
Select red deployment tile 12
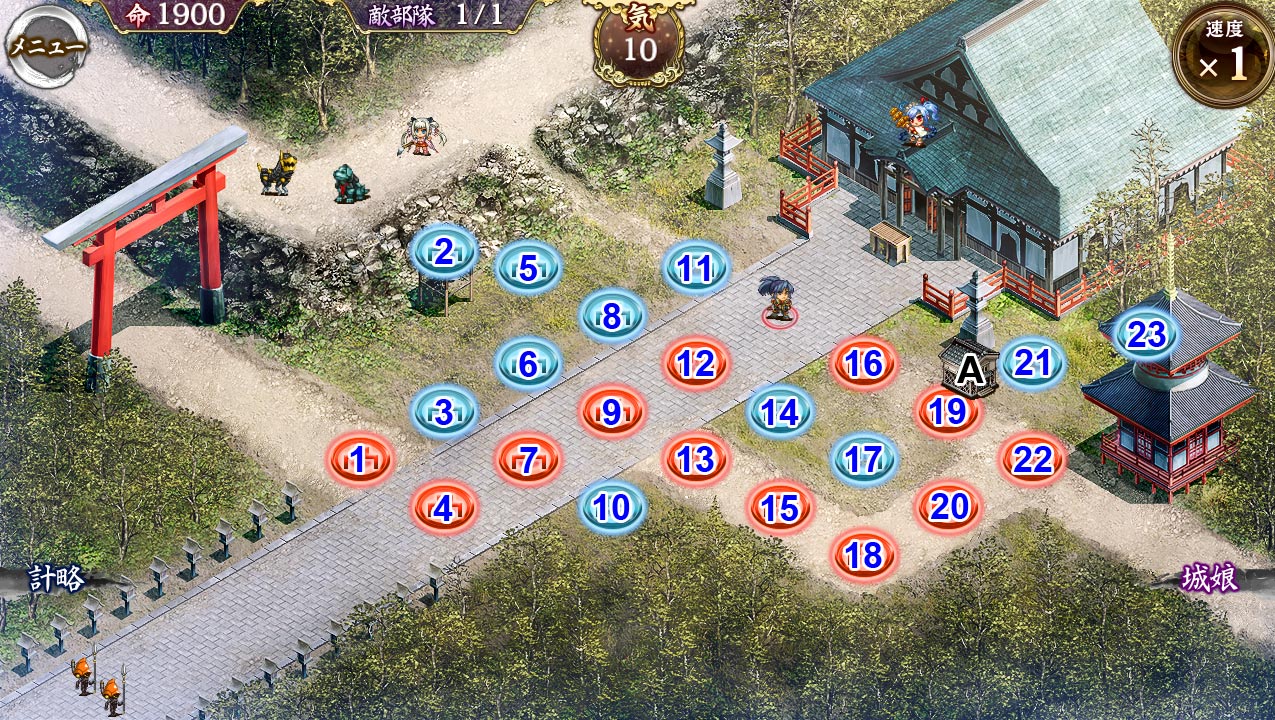coord(695,364)
